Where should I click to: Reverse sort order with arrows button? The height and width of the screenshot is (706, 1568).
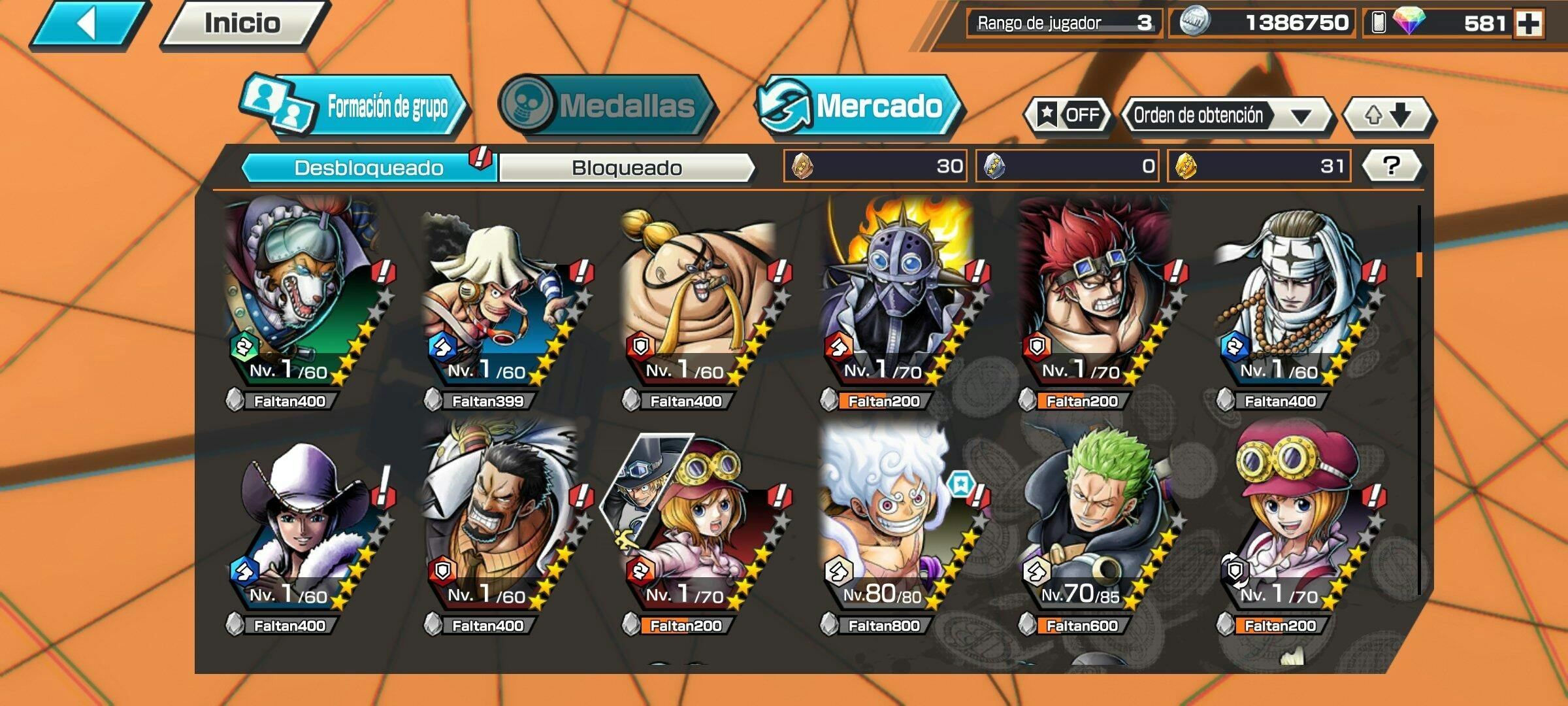(x=1388, y=116)
